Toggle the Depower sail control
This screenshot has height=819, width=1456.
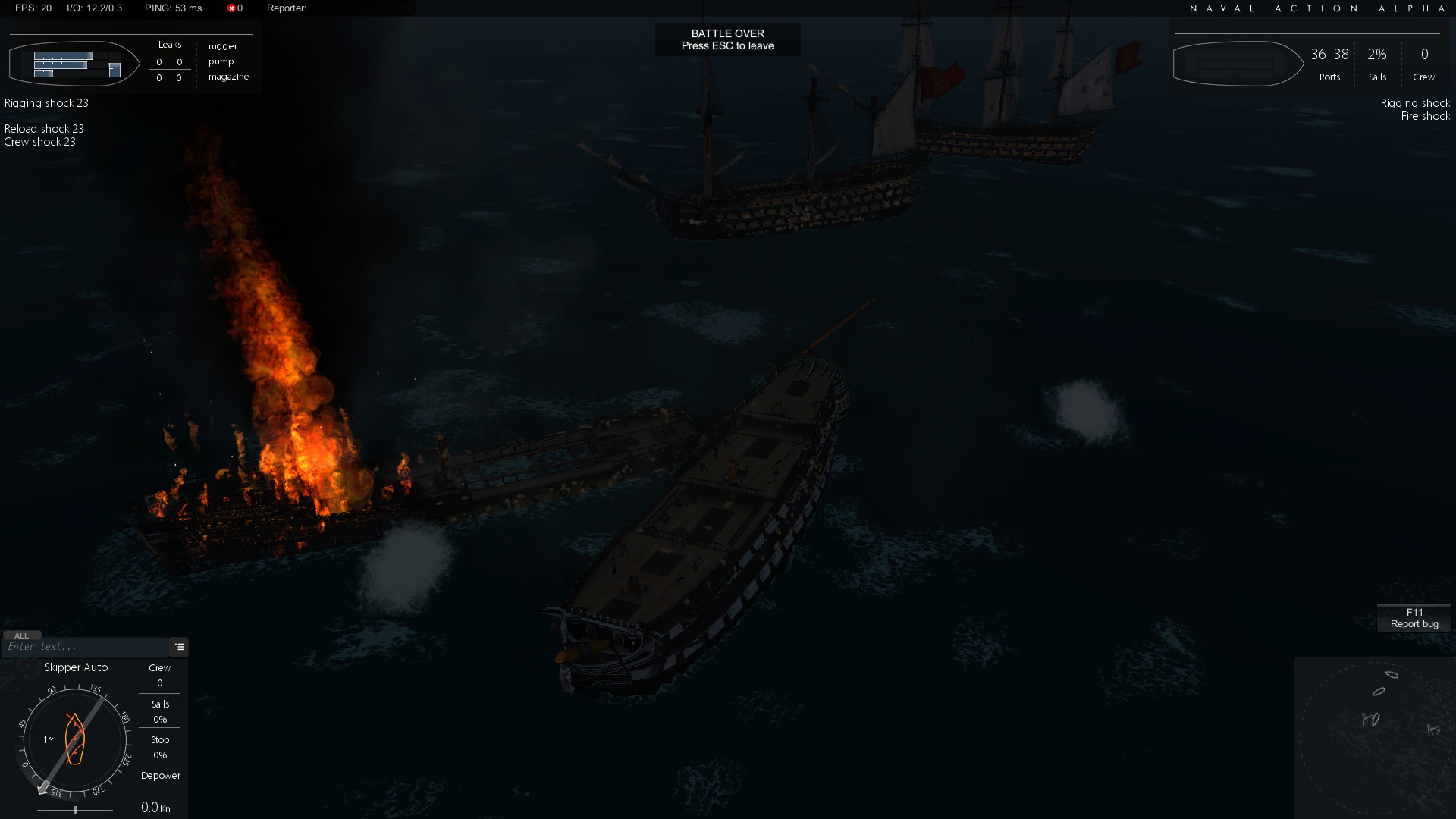160,776
